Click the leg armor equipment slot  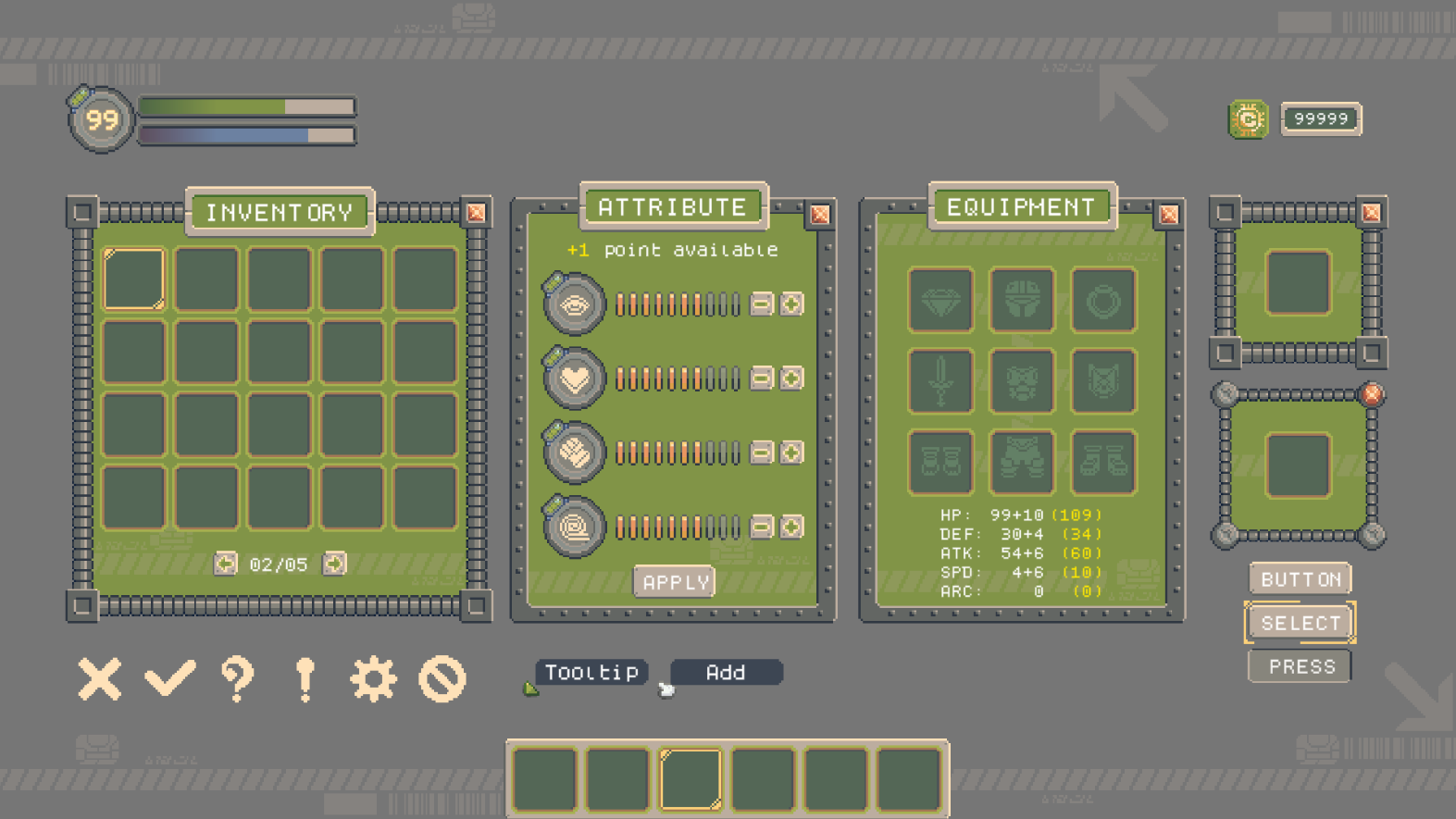[x=1022, y=462]
